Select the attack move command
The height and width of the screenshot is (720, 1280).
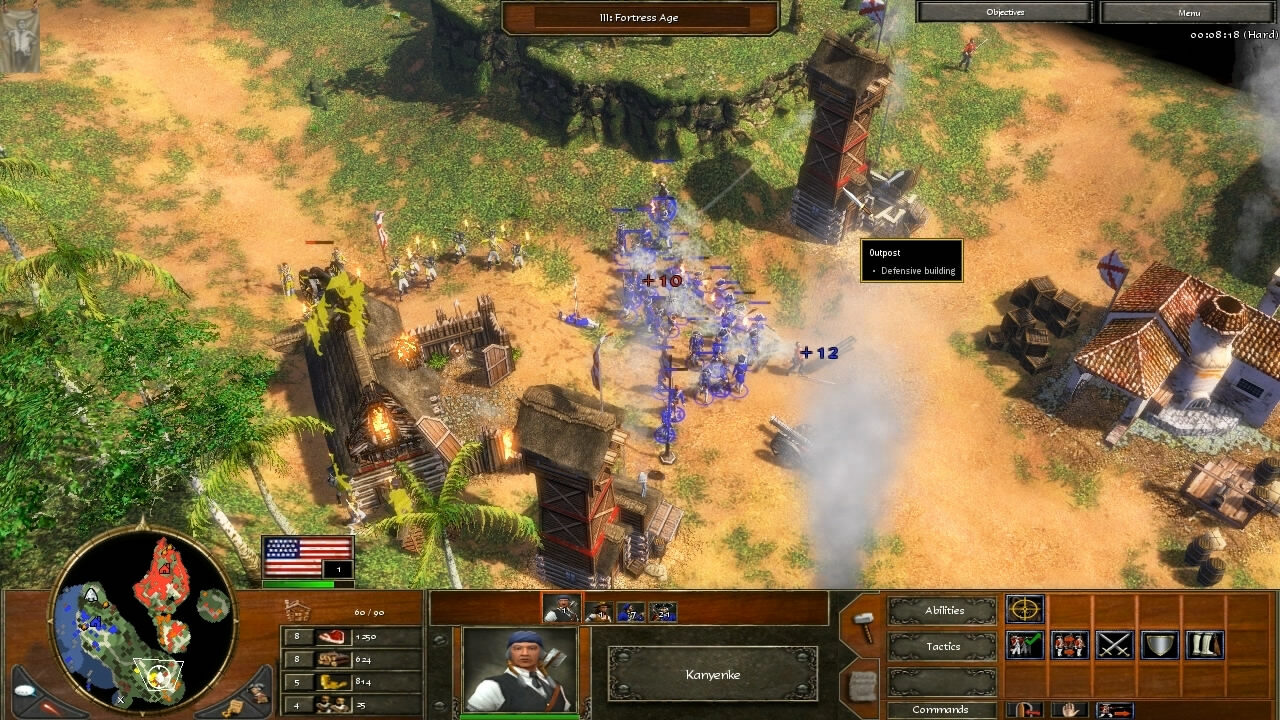(1114, 709)
